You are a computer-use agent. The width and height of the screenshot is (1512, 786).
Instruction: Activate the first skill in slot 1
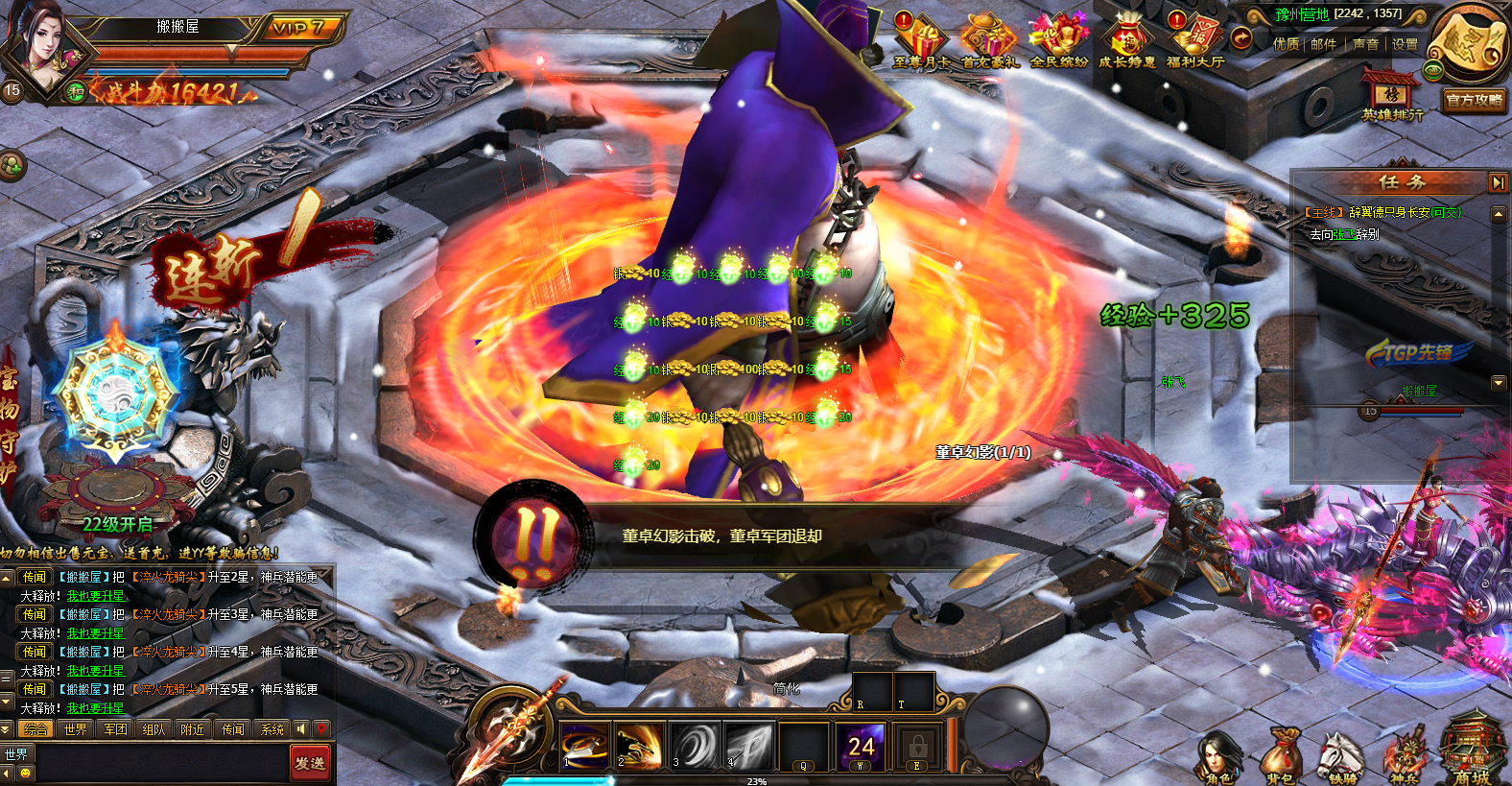click(x=584, y=746)
